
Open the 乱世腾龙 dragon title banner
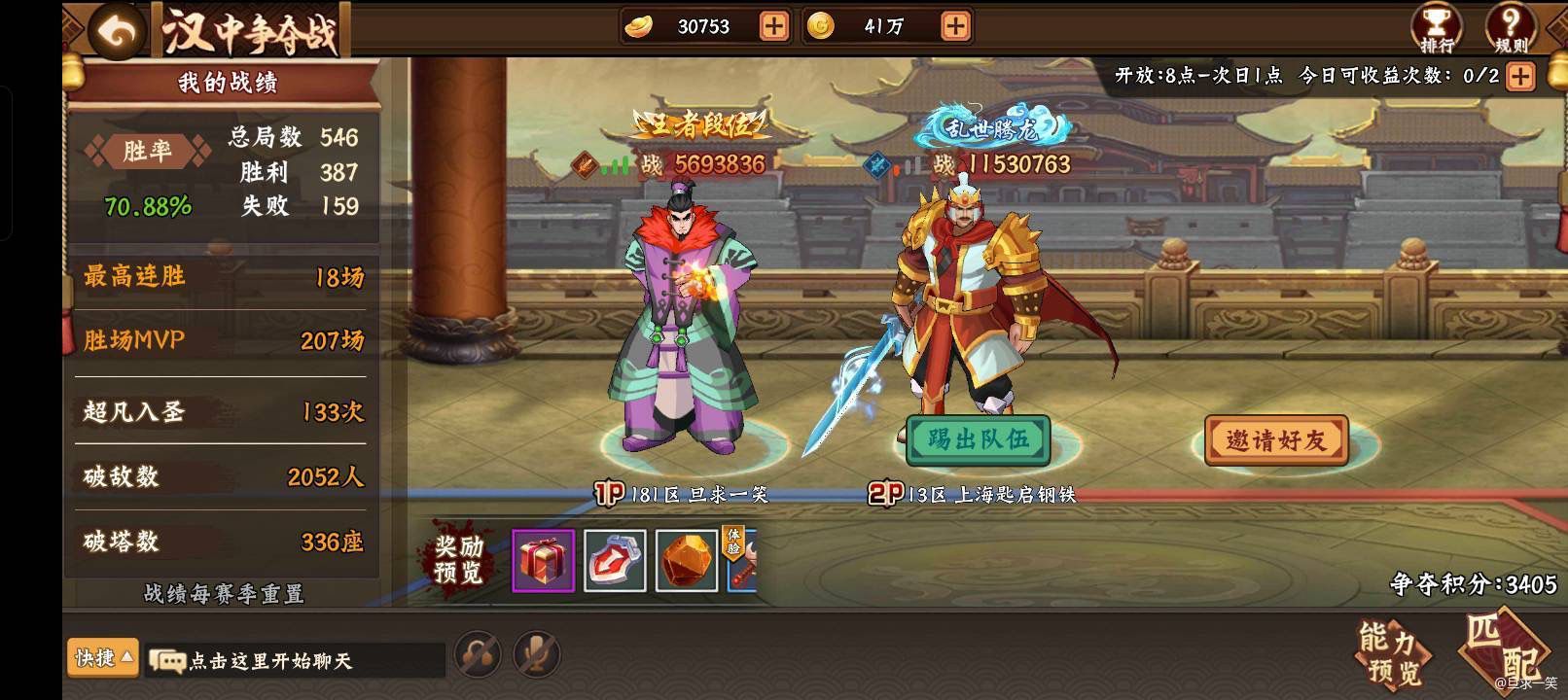(x=991, y=125)
